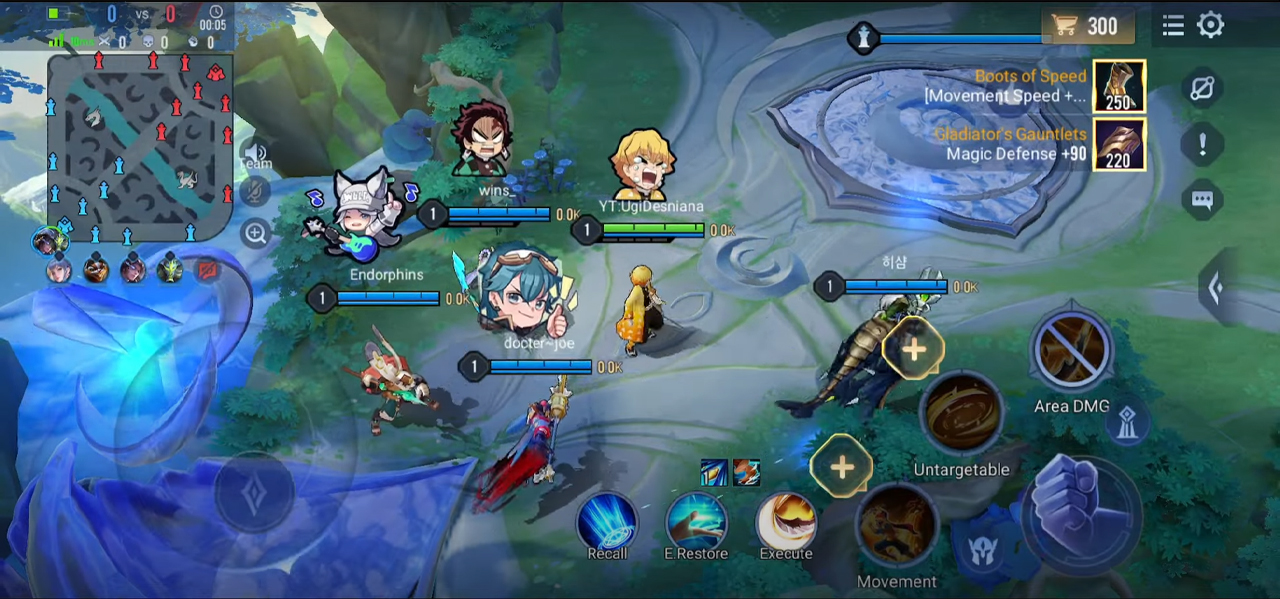Toggle the Team voice speaker
This screenshot has width=1280, height=599.
point(256,152)
